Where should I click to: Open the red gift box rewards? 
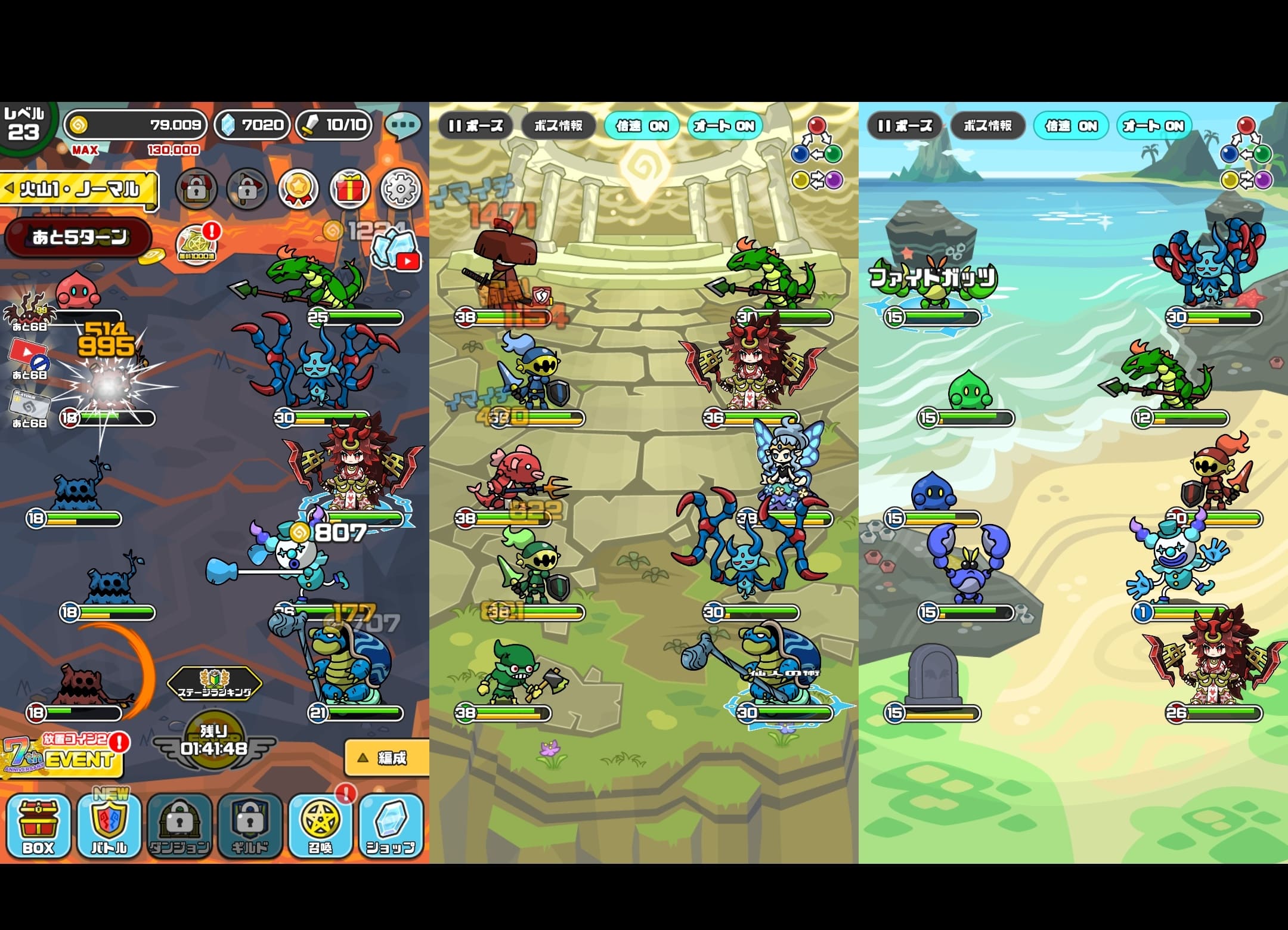click(x=349, y=189)
